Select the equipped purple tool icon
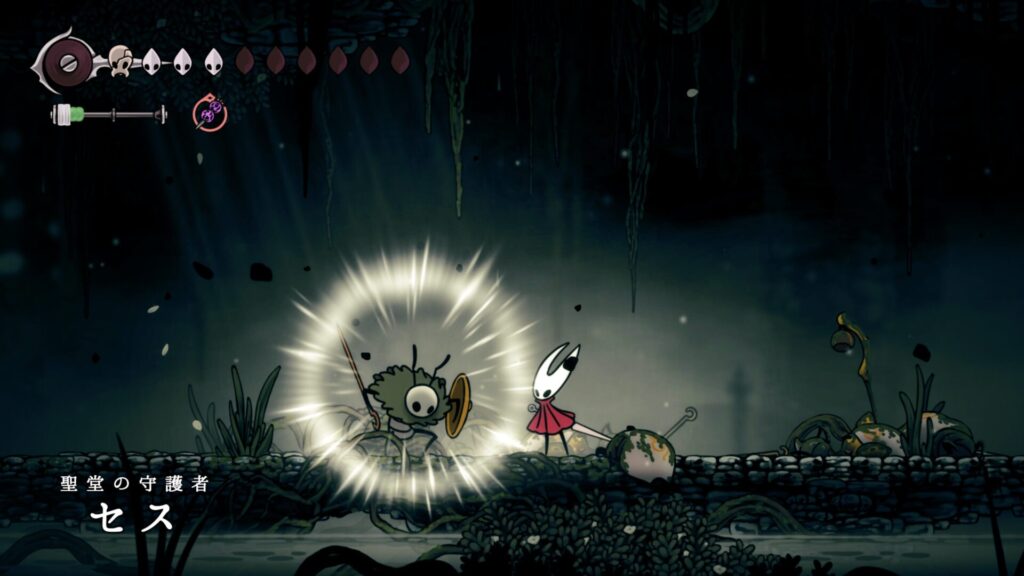 tap(210, 115)
